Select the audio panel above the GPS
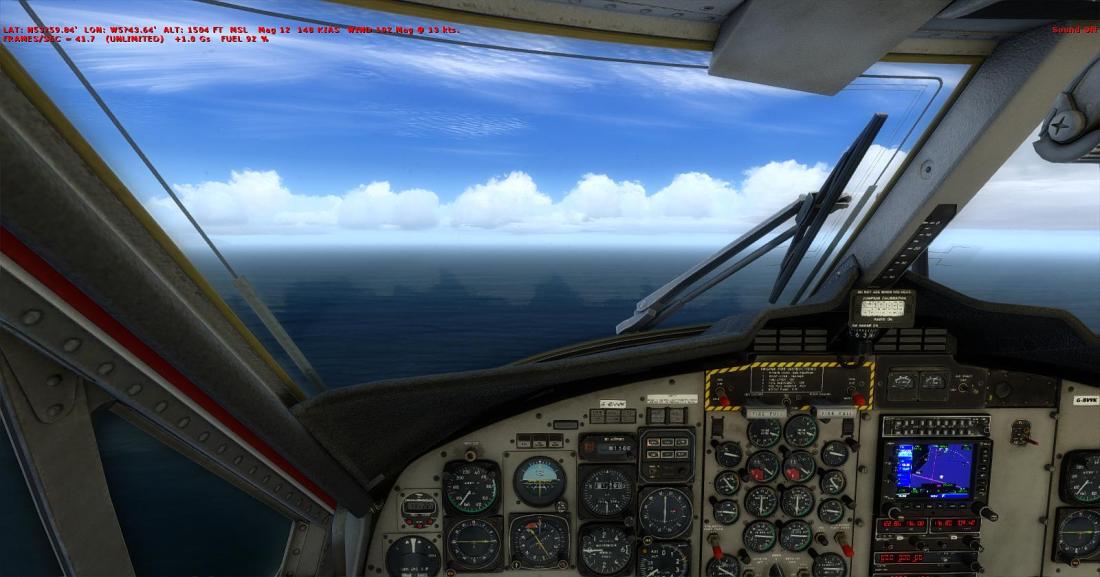 coord(936,425)
